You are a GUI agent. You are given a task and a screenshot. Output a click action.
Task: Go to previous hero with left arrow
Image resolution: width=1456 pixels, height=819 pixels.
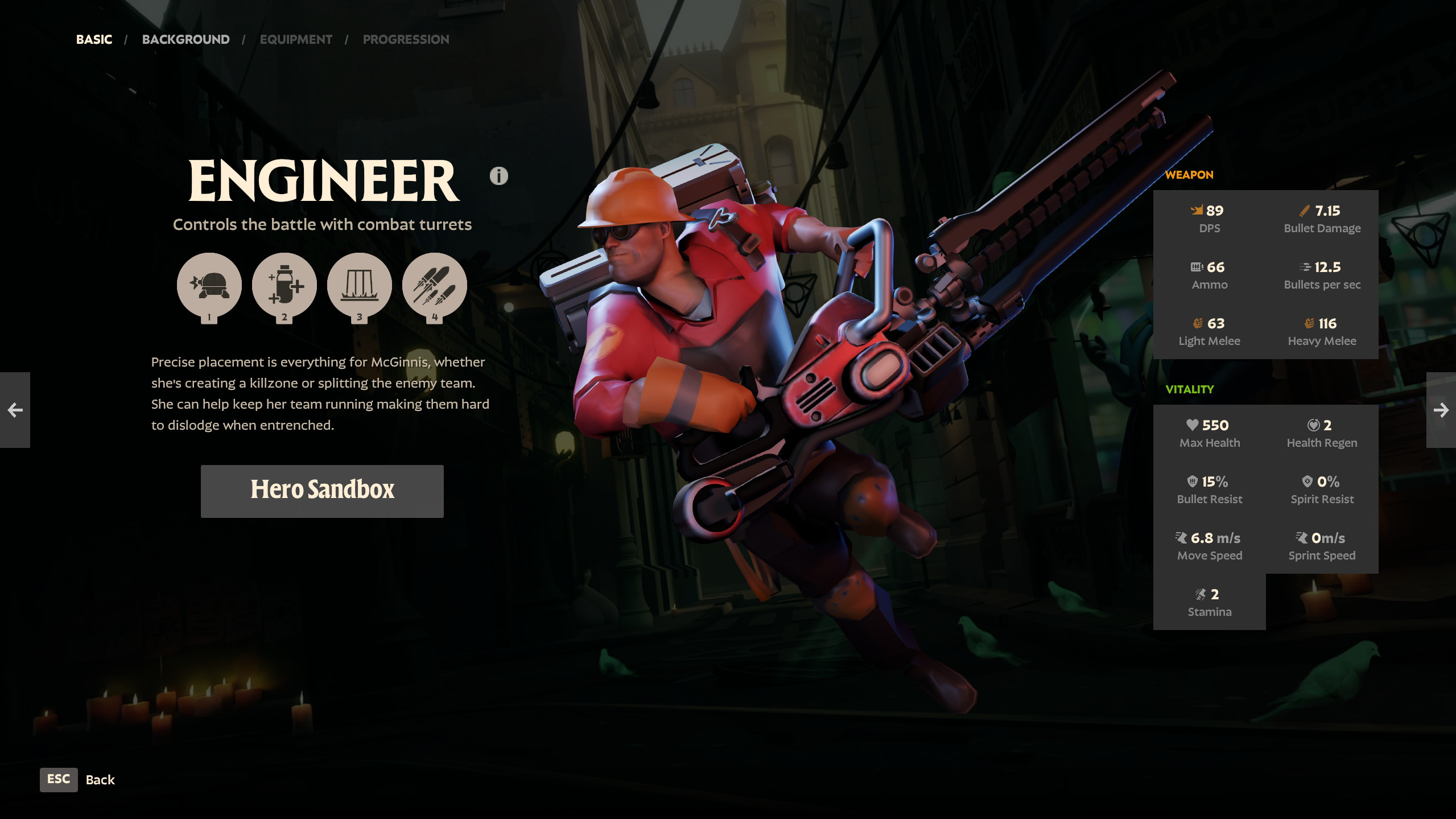pyautogui.click(x=15, y=409)
